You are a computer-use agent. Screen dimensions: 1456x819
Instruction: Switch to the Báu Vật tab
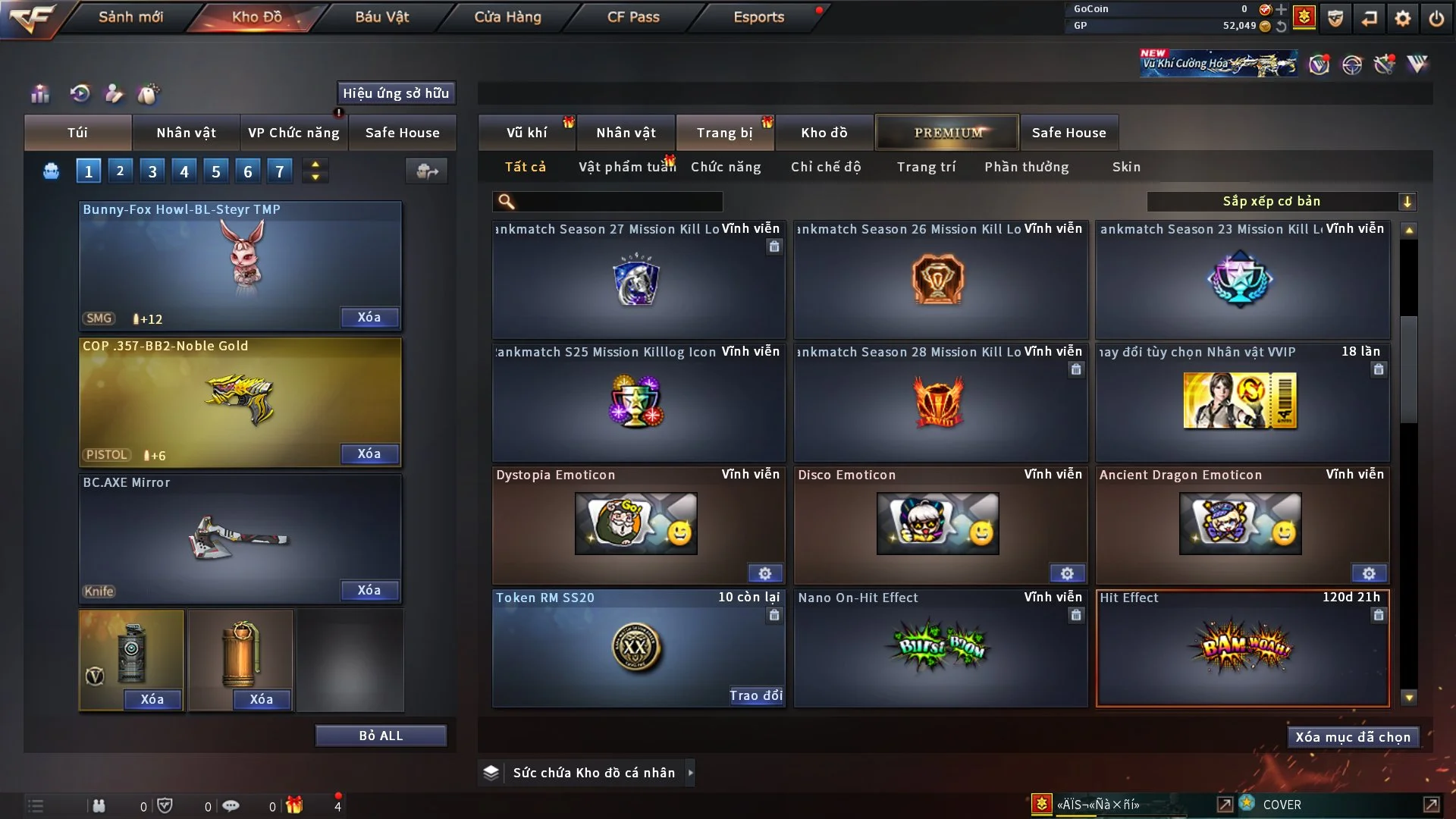click(381, 17)
